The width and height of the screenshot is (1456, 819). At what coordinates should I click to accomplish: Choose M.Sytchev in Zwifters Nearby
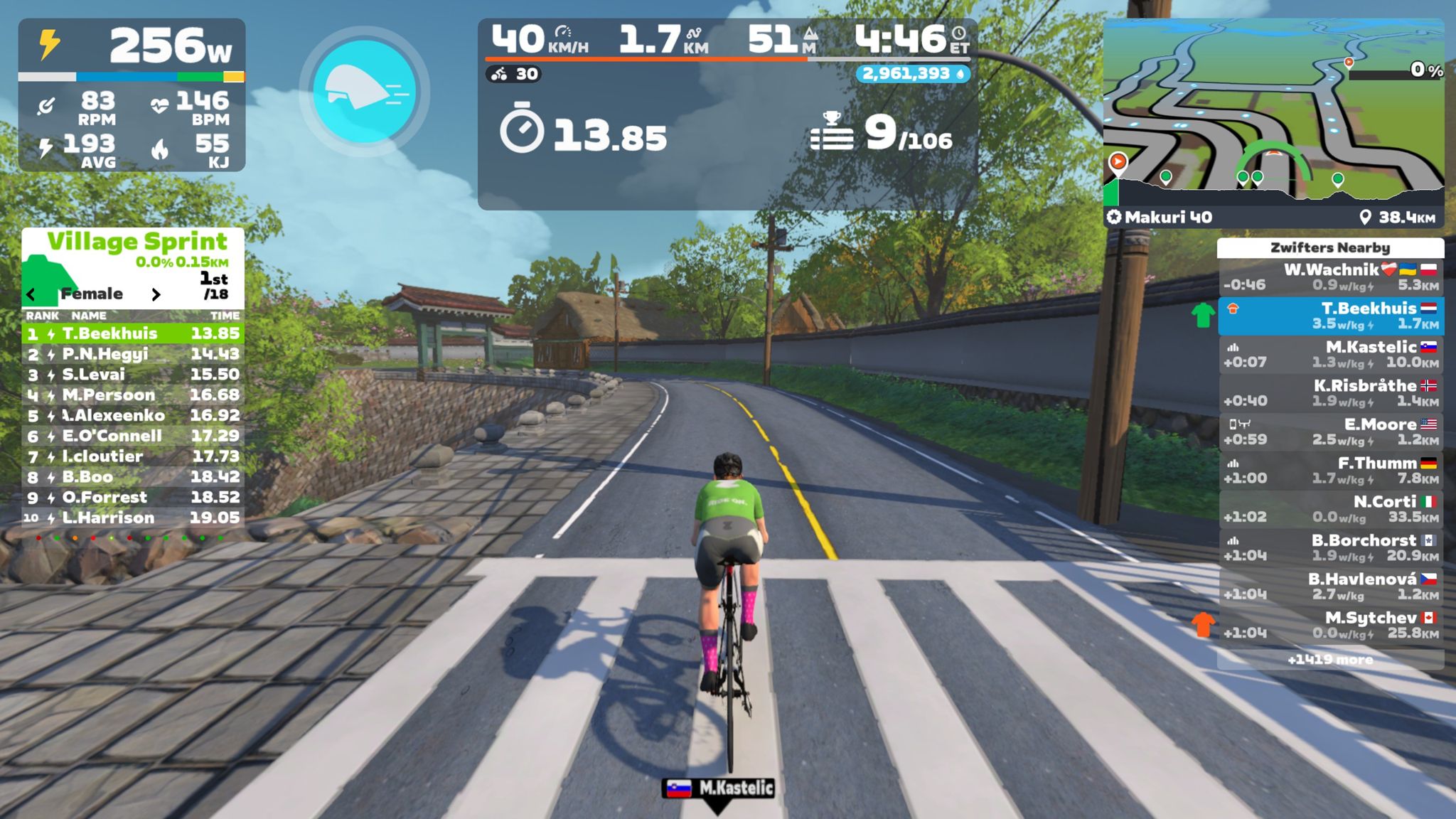[x=1330, y=625]
